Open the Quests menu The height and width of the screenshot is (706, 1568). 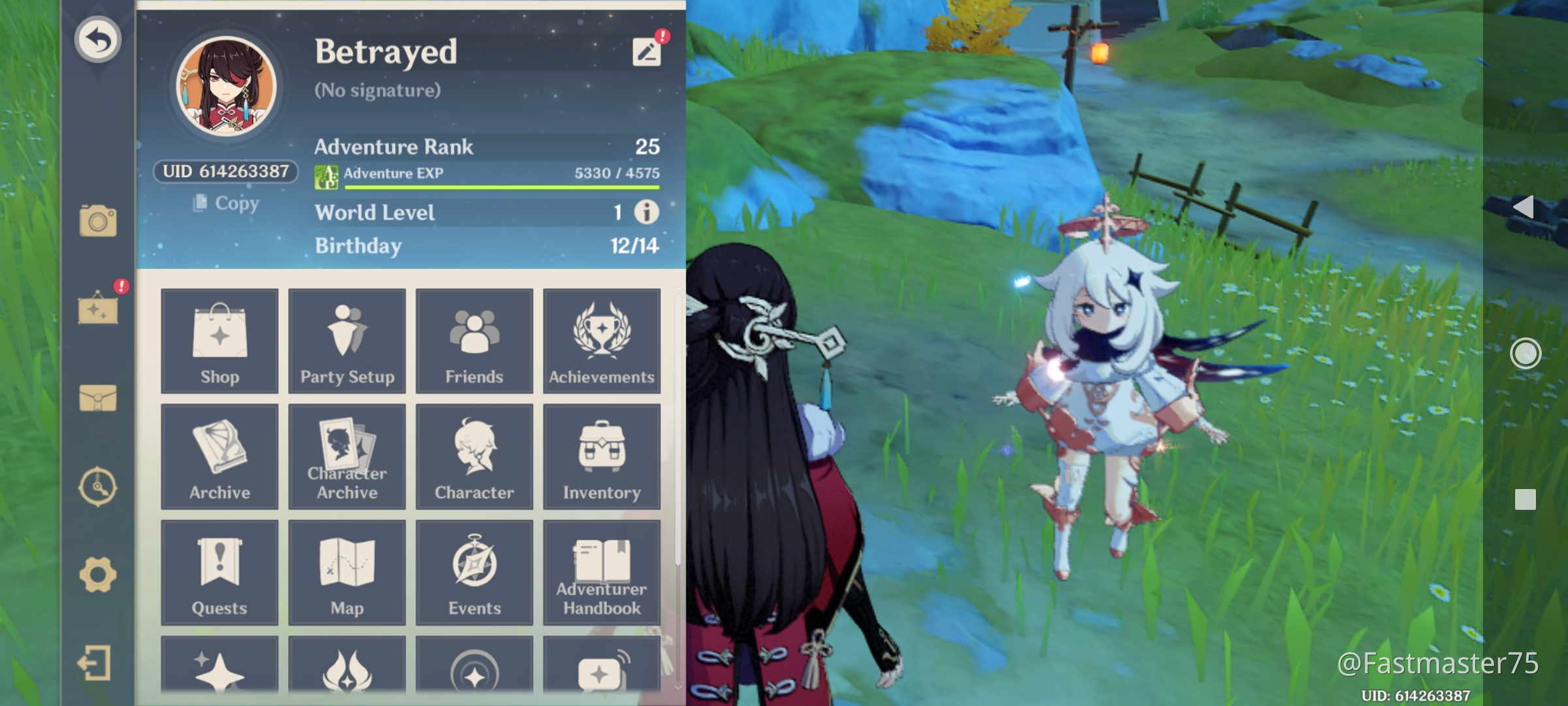click(220, 573)
